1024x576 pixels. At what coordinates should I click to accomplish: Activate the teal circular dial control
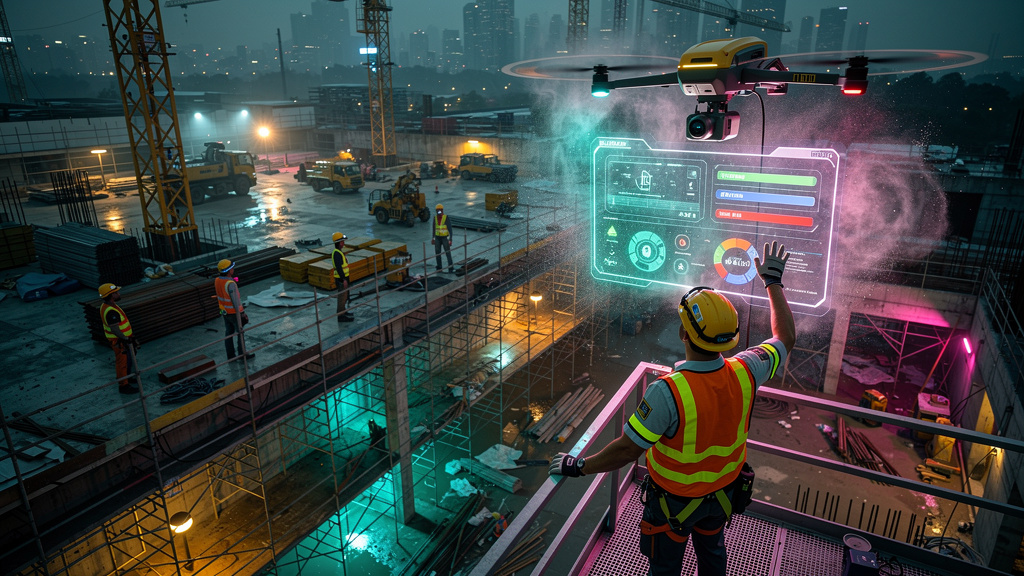pyautogui.click(x=647, y=250)
